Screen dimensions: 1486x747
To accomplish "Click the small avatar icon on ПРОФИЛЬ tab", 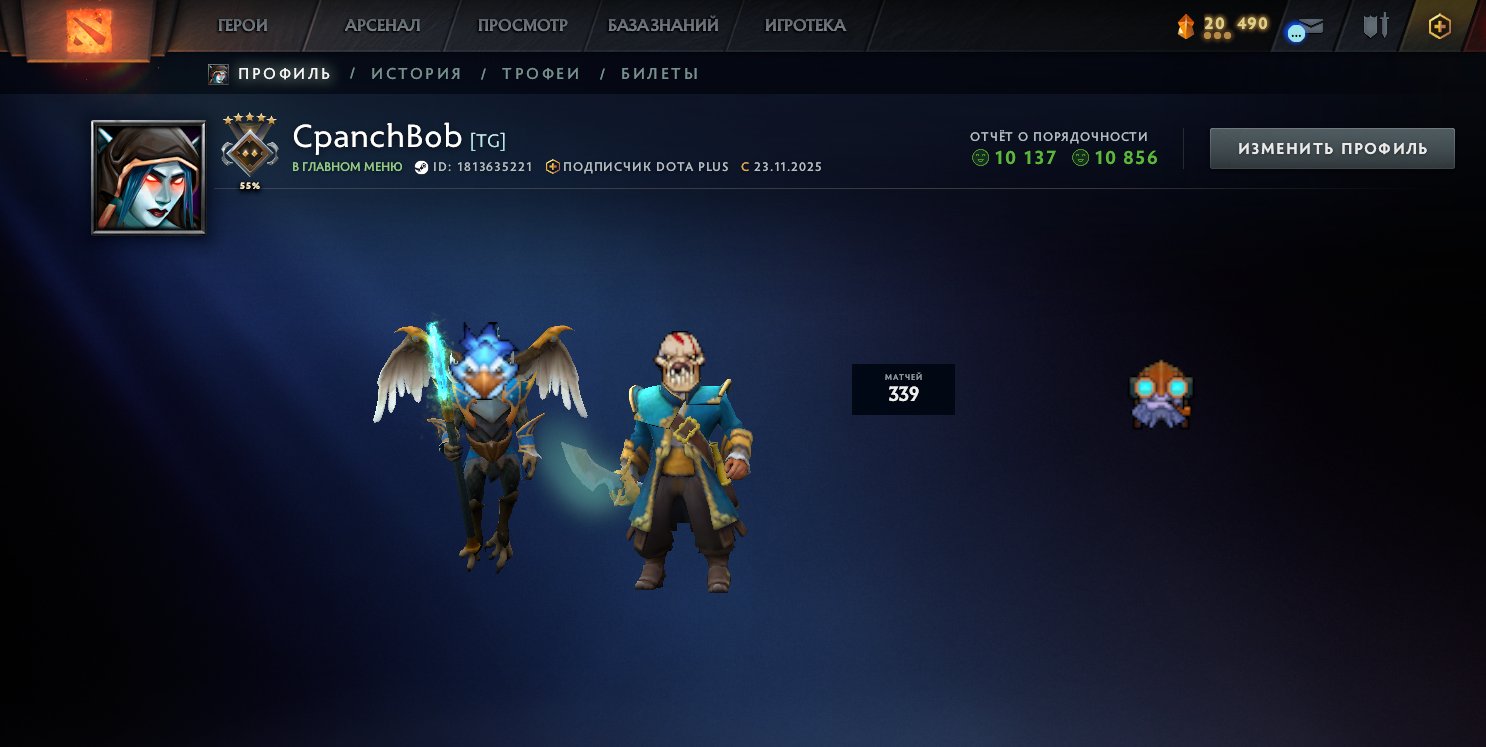I will (x=216, y=73).
